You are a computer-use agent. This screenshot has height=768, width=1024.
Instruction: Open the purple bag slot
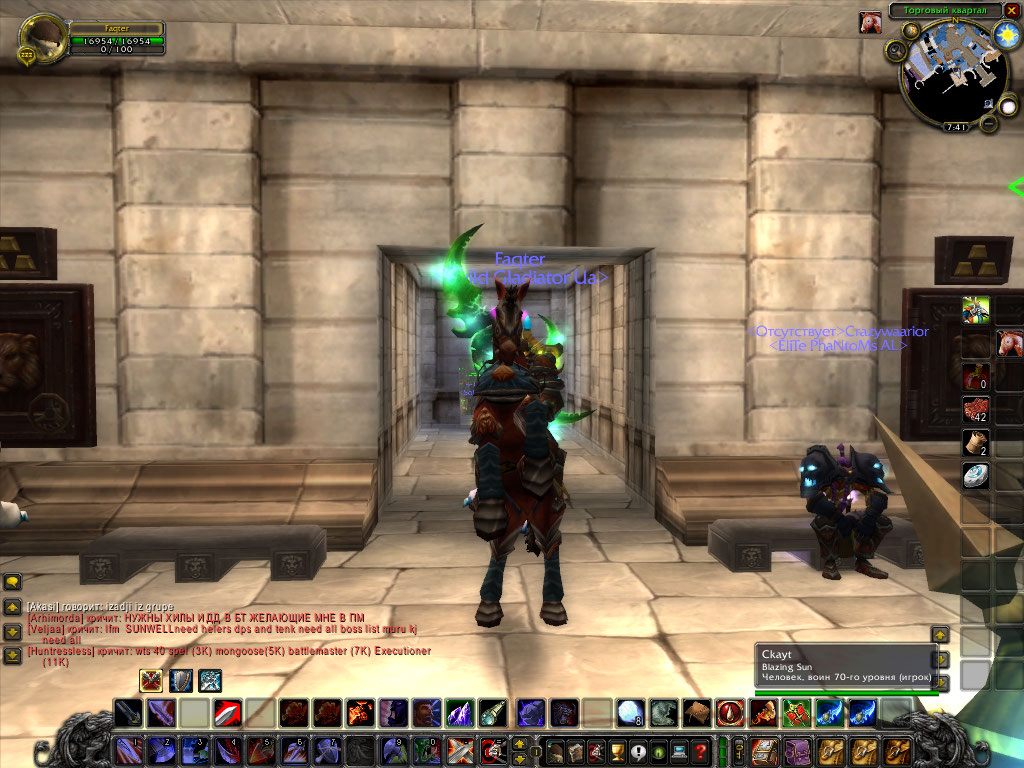tap(798, 750)
